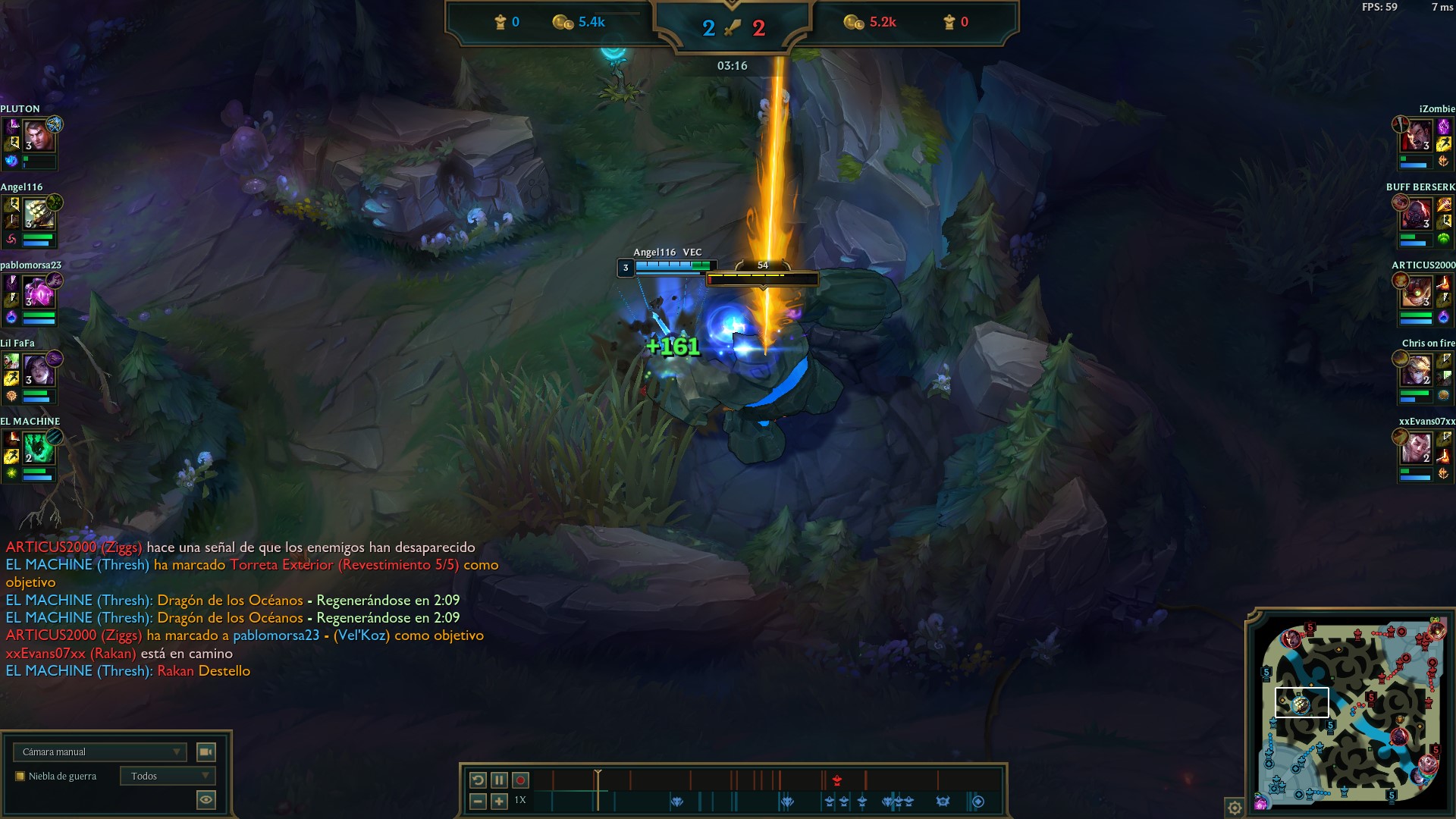Click the video camera button
This screenshot has width=1456, height=819.
point(206,752)
